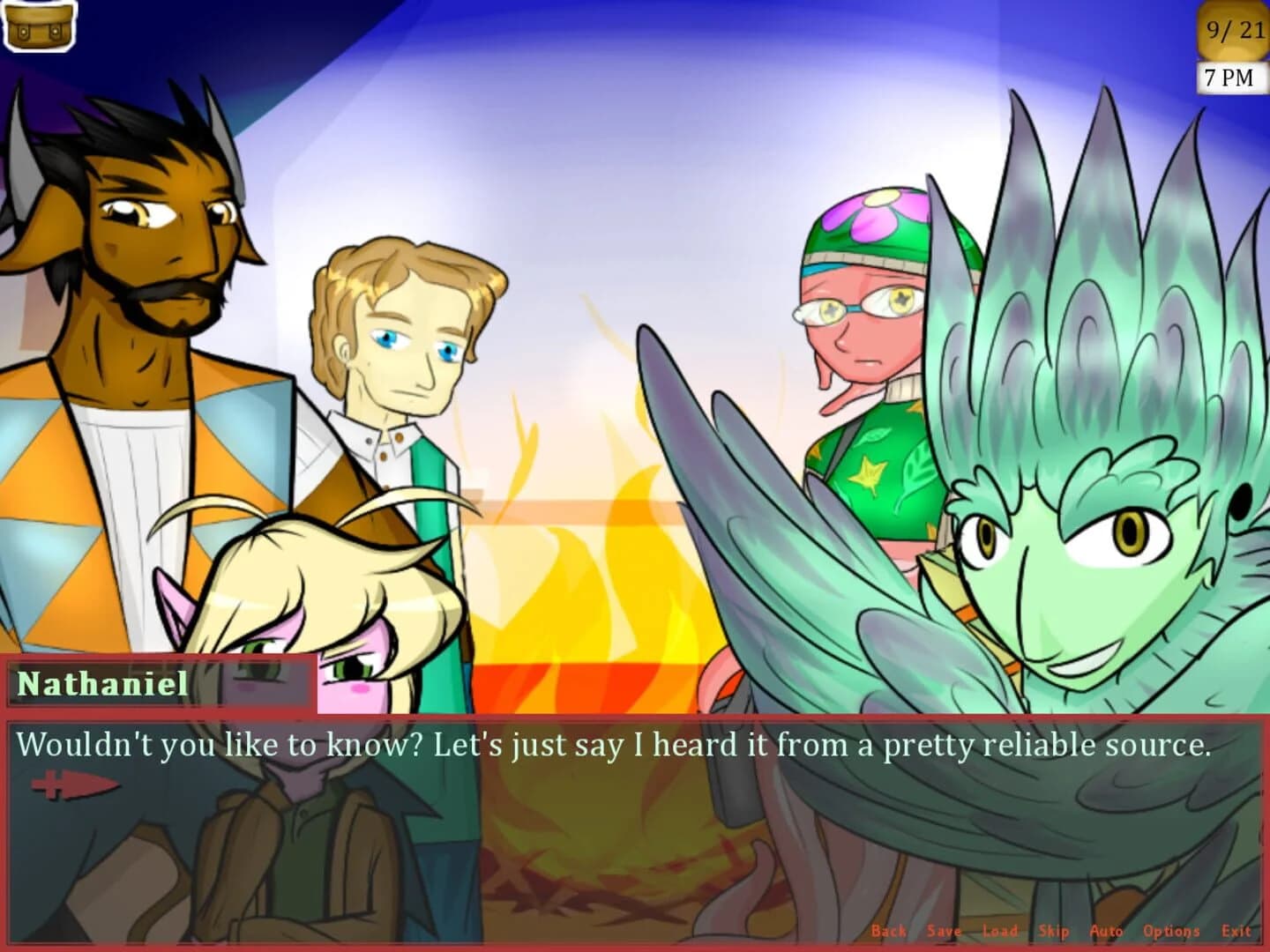Select the Back option in the menu bar
The height and width of the screenshot is (952, 1270).
point(889,930)
